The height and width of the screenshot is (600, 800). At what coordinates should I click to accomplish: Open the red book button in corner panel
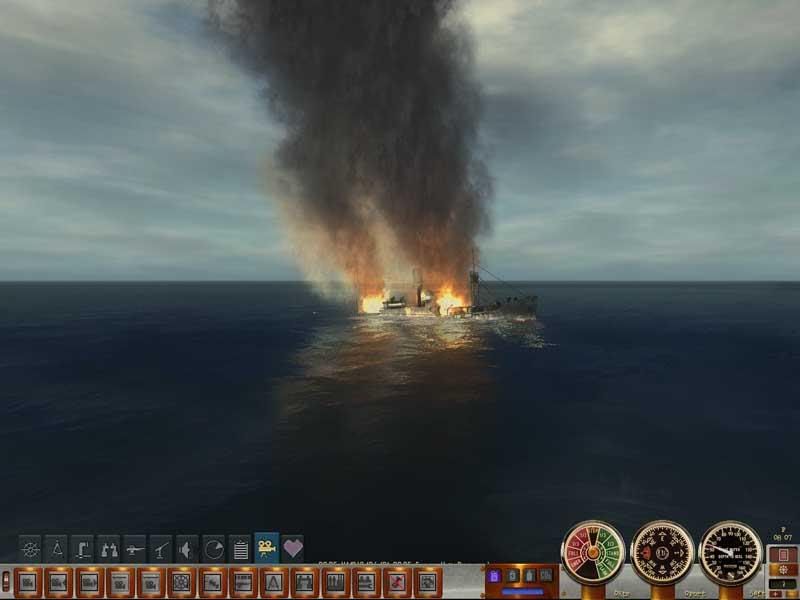pos(784,555)
